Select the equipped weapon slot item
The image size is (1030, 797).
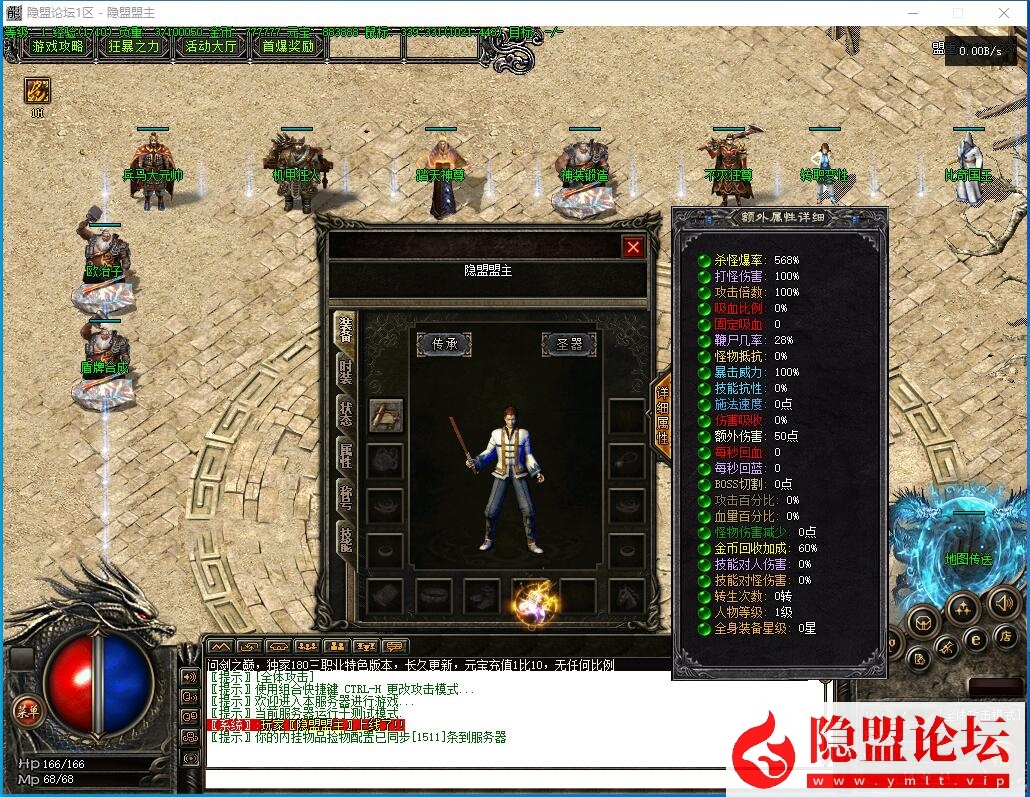(386, 416)
